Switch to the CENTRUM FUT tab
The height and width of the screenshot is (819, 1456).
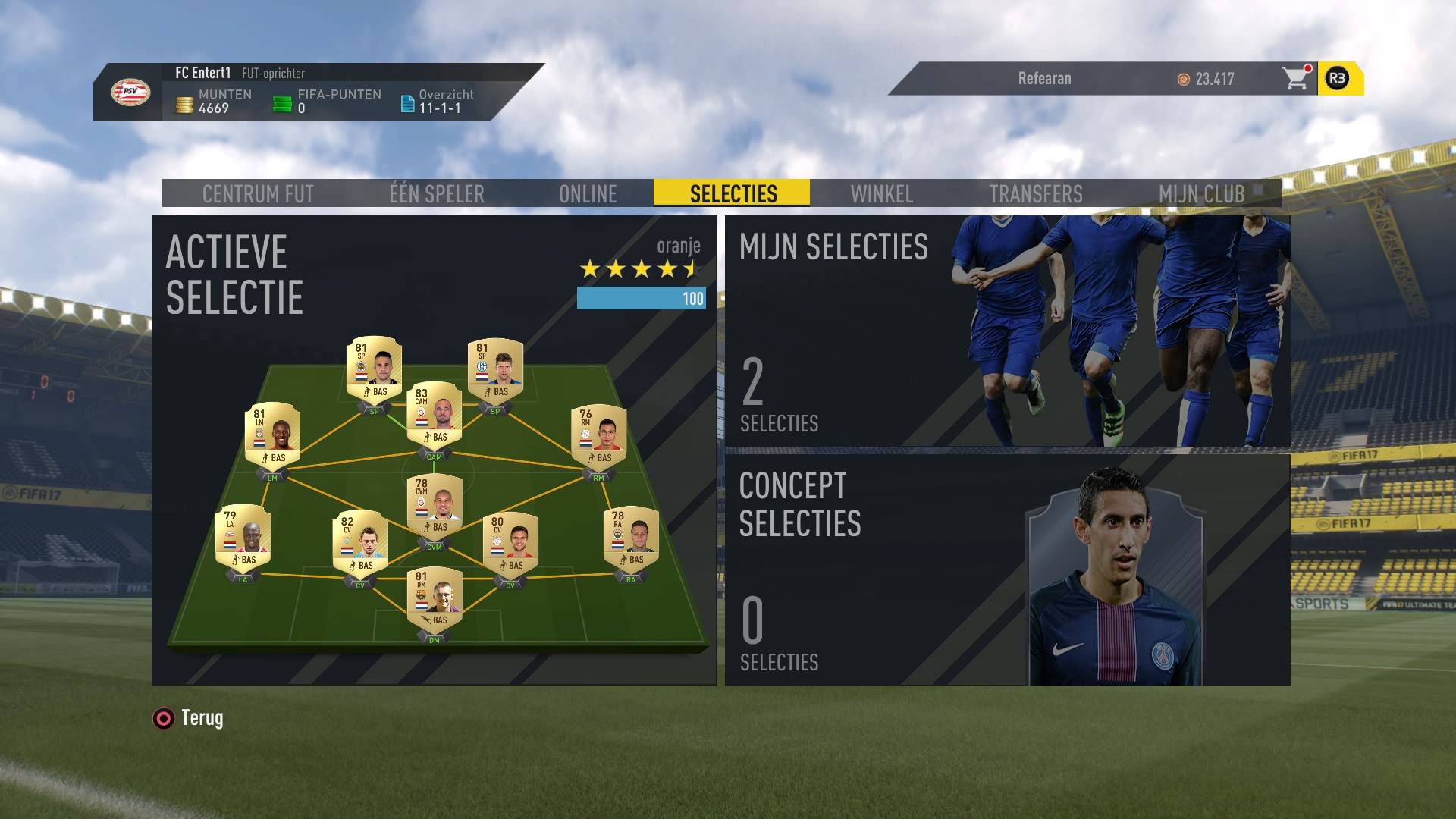pos(258,193)
